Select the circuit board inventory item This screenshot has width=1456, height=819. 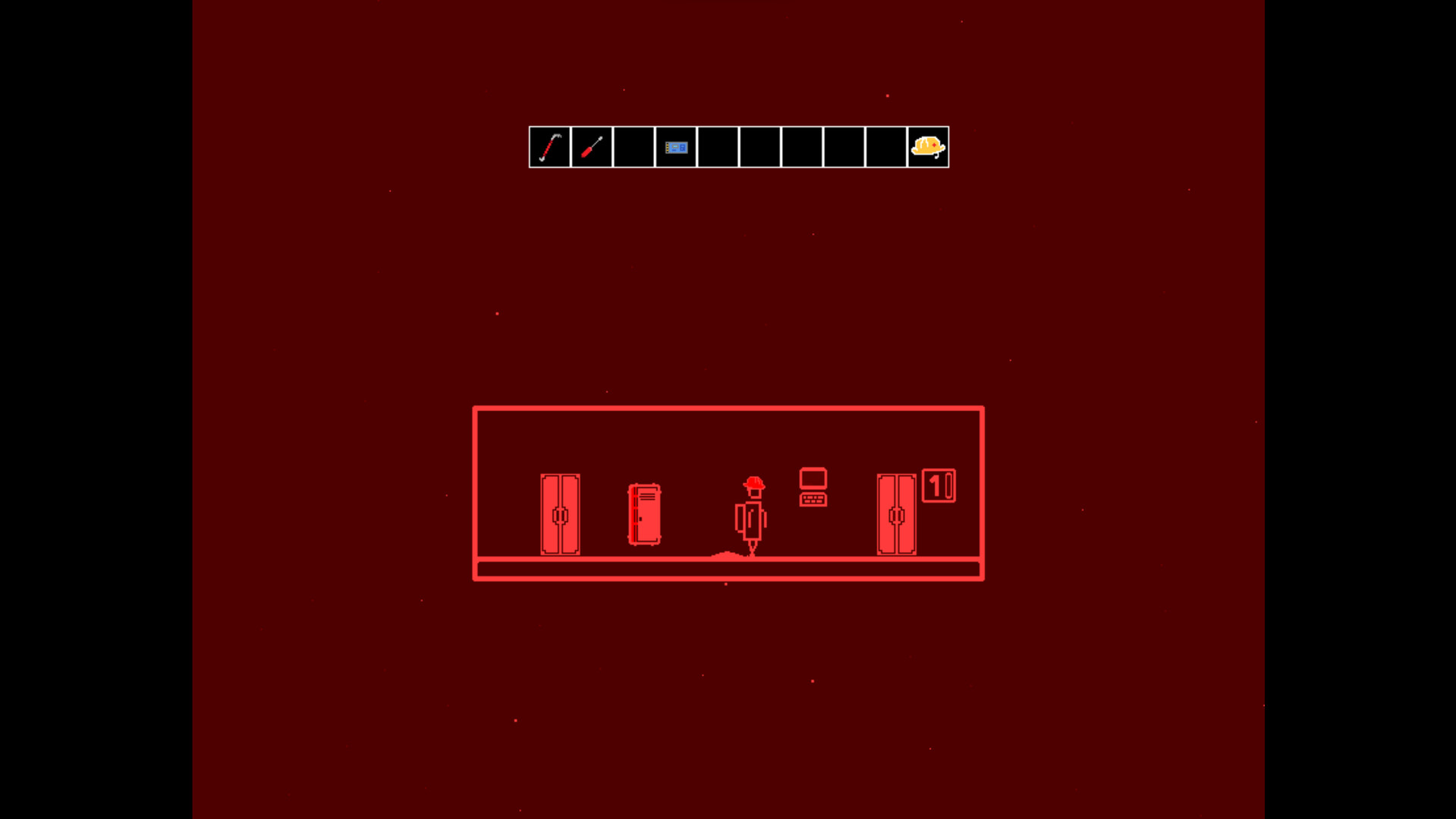click(675, 147)
